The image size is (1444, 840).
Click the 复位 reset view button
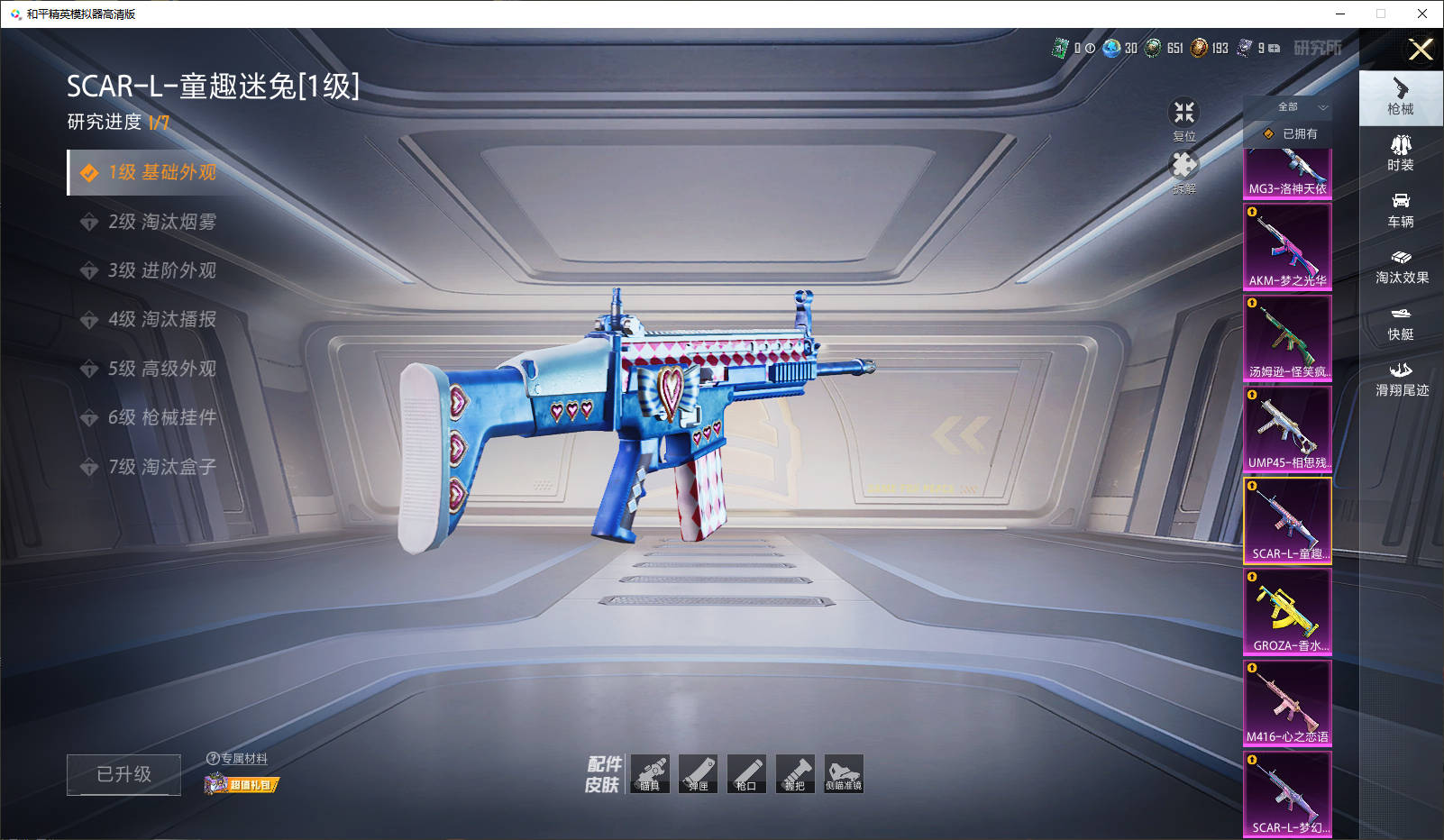[1184, 119]
